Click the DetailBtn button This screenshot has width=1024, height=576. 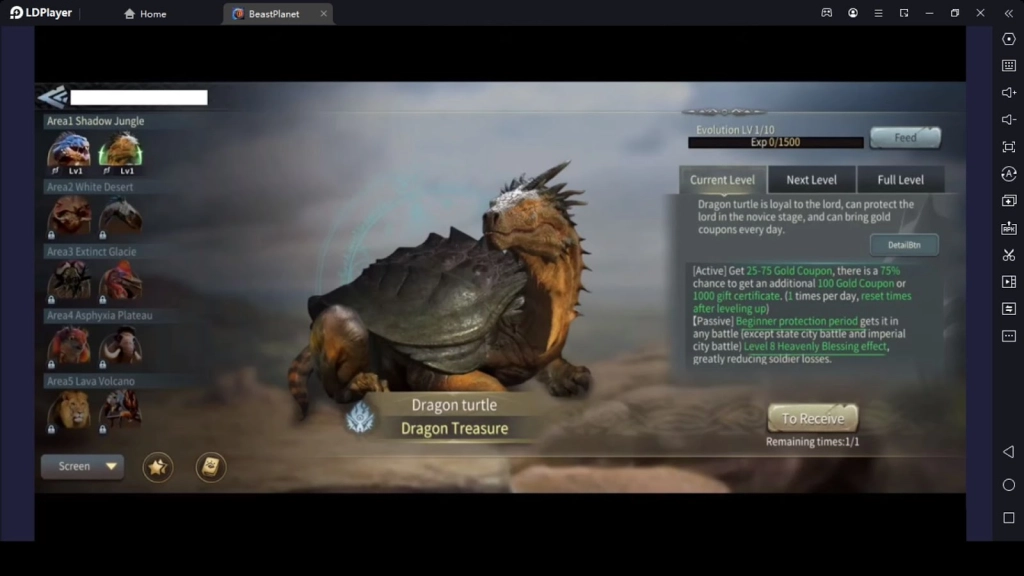click(903, 244)
